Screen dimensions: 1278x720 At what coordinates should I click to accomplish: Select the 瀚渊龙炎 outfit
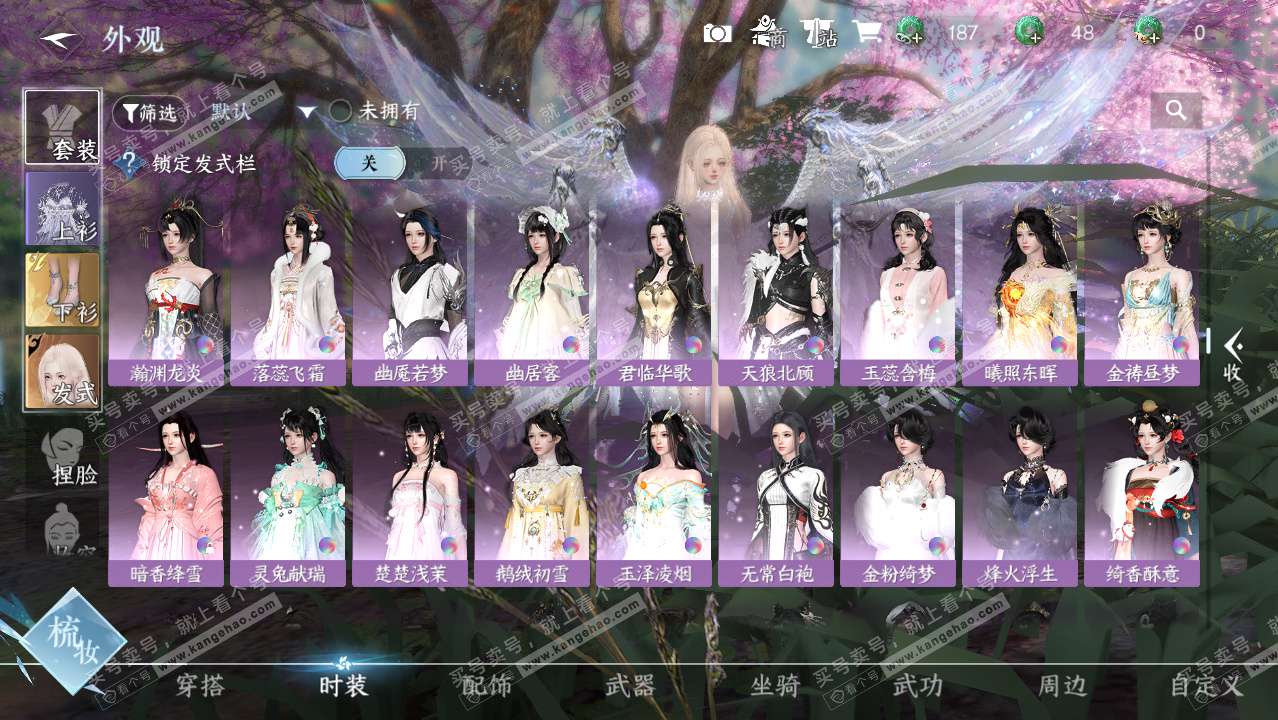point(166,290)
